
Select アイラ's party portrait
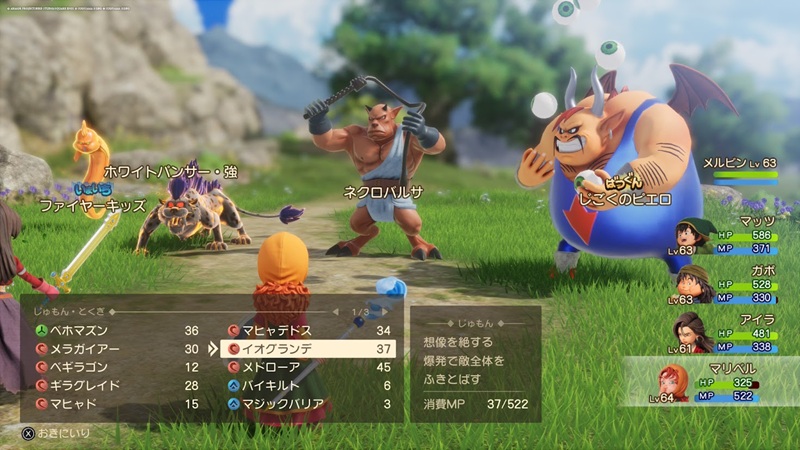point(690,332)
